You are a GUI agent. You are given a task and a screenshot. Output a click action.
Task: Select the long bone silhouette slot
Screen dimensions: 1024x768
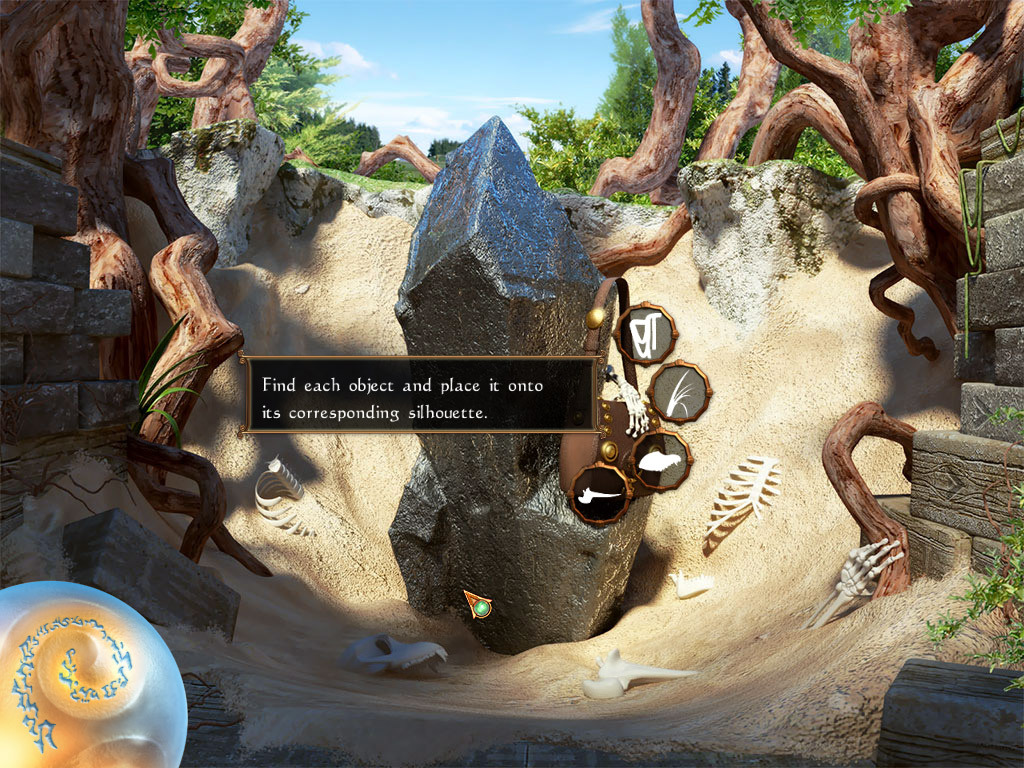600,494
